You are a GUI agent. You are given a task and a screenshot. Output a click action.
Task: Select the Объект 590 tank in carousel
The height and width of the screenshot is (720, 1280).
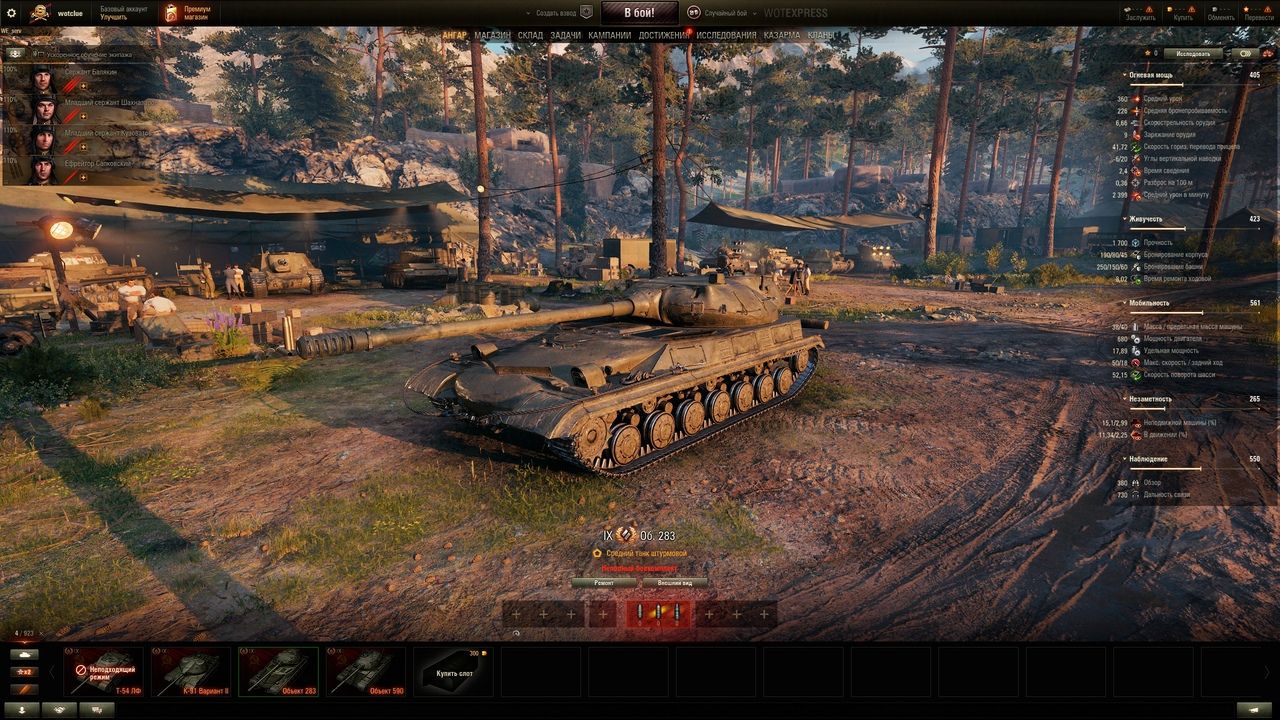tap(366, 672)
